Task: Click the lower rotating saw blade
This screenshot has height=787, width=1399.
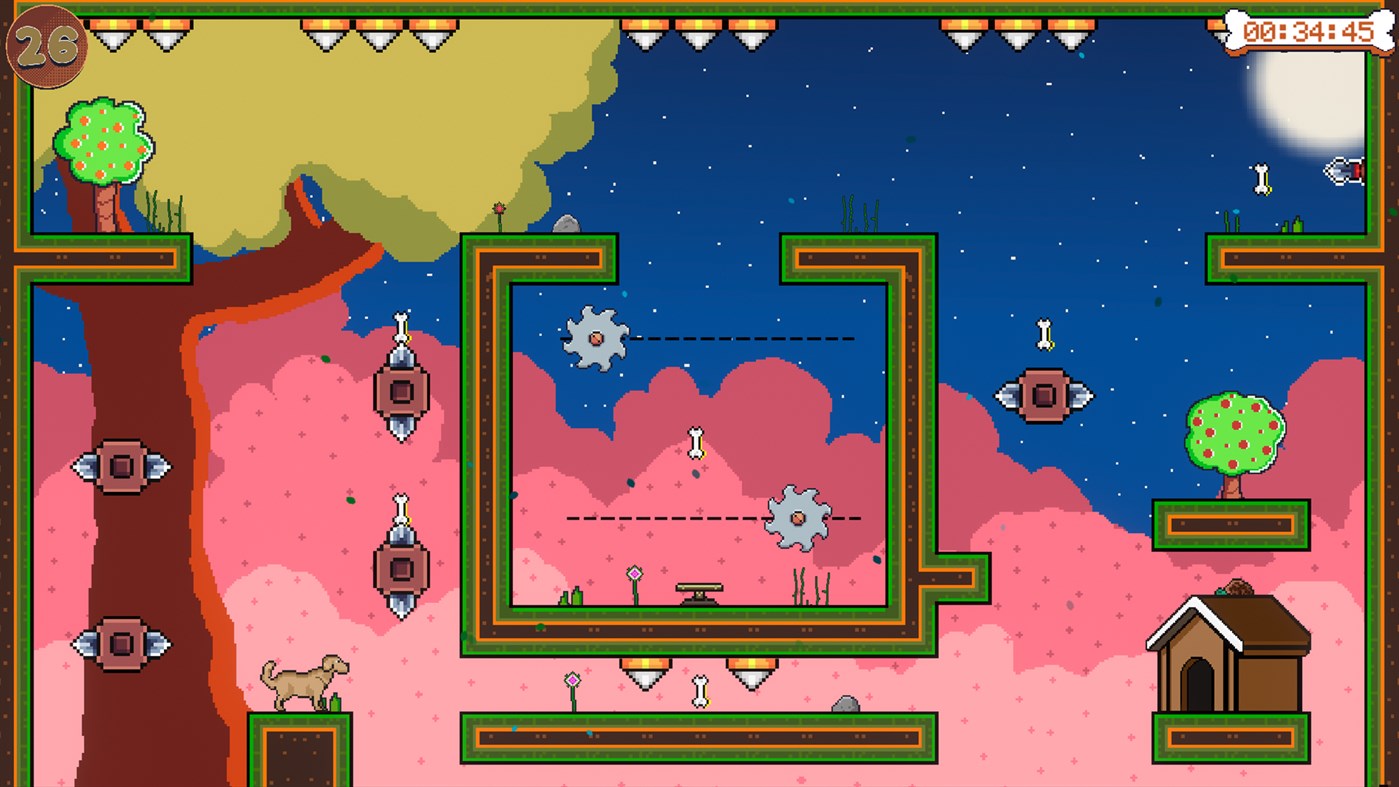Action: pos(799,518)
